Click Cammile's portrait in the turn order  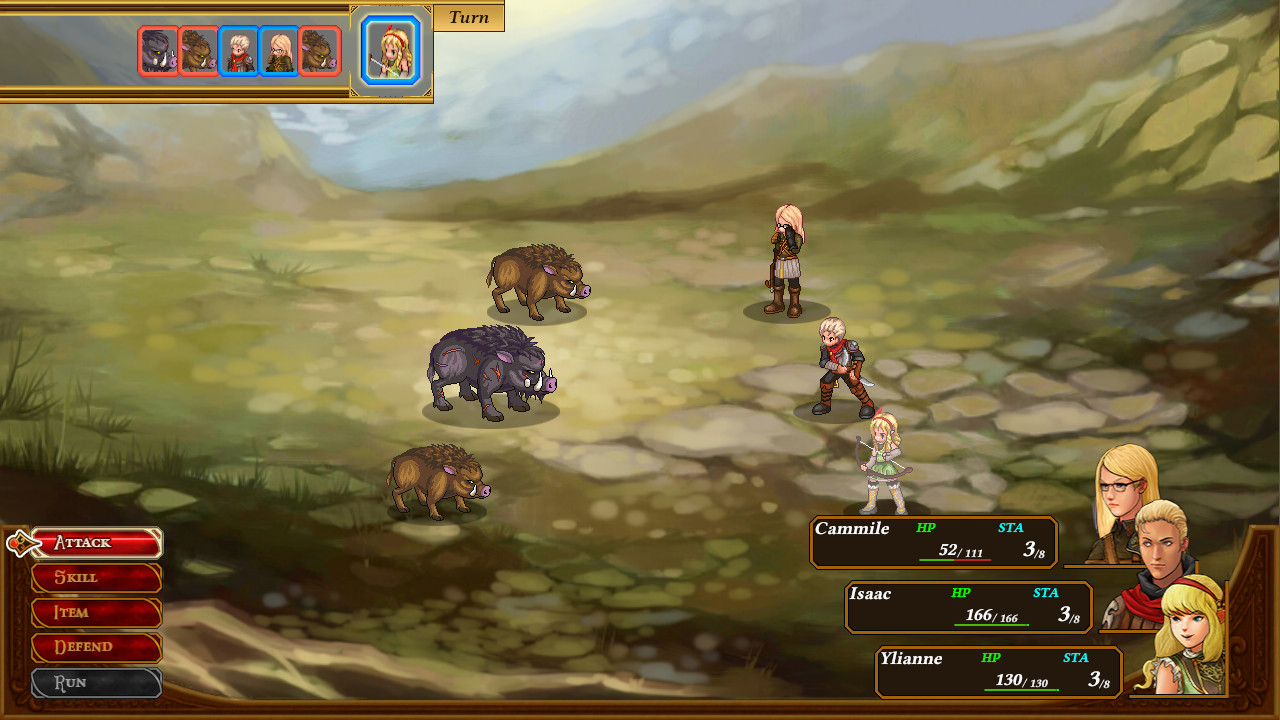(279, 51)
